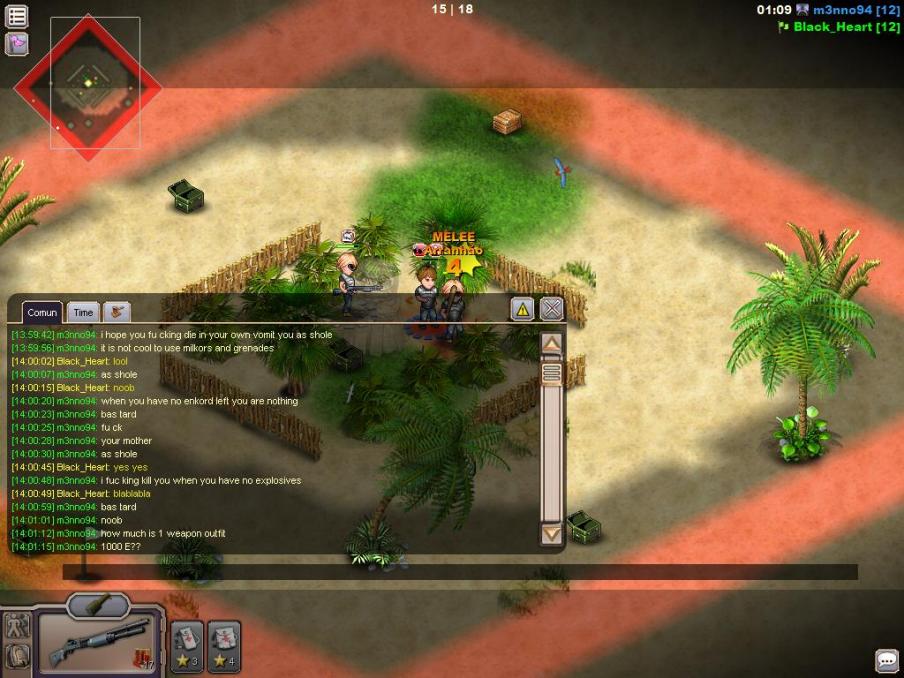Image resolution: width=904 pixels, height=678 pixels.
Task: Click the chat scrollbar up arrow
Action: coord(551,345)
